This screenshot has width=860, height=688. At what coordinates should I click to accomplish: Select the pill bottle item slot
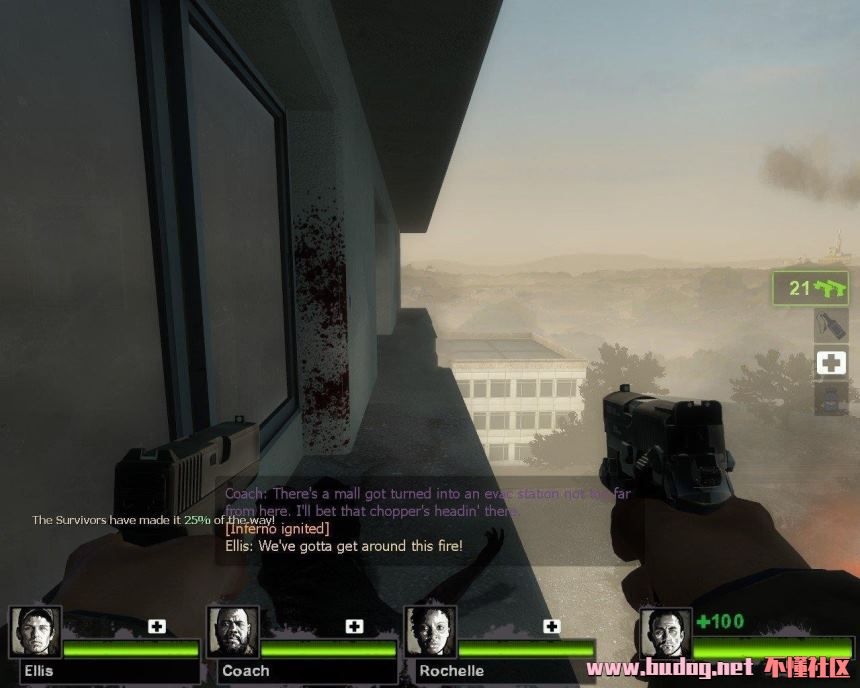point(831,398)
